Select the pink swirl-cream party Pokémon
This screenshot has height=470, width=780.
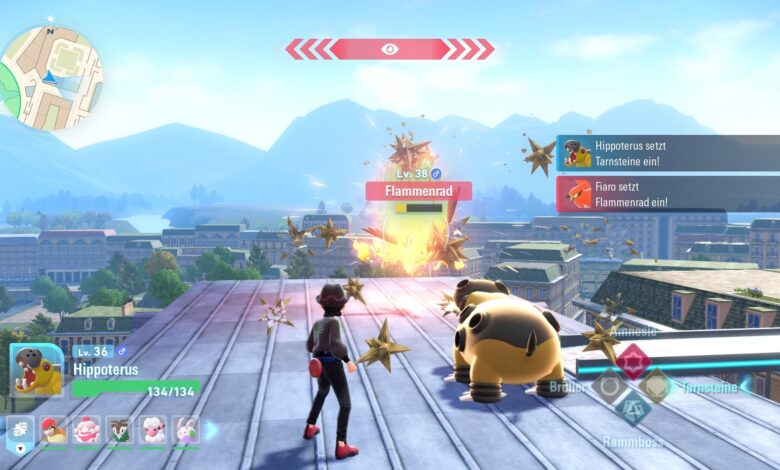[87, 431]
